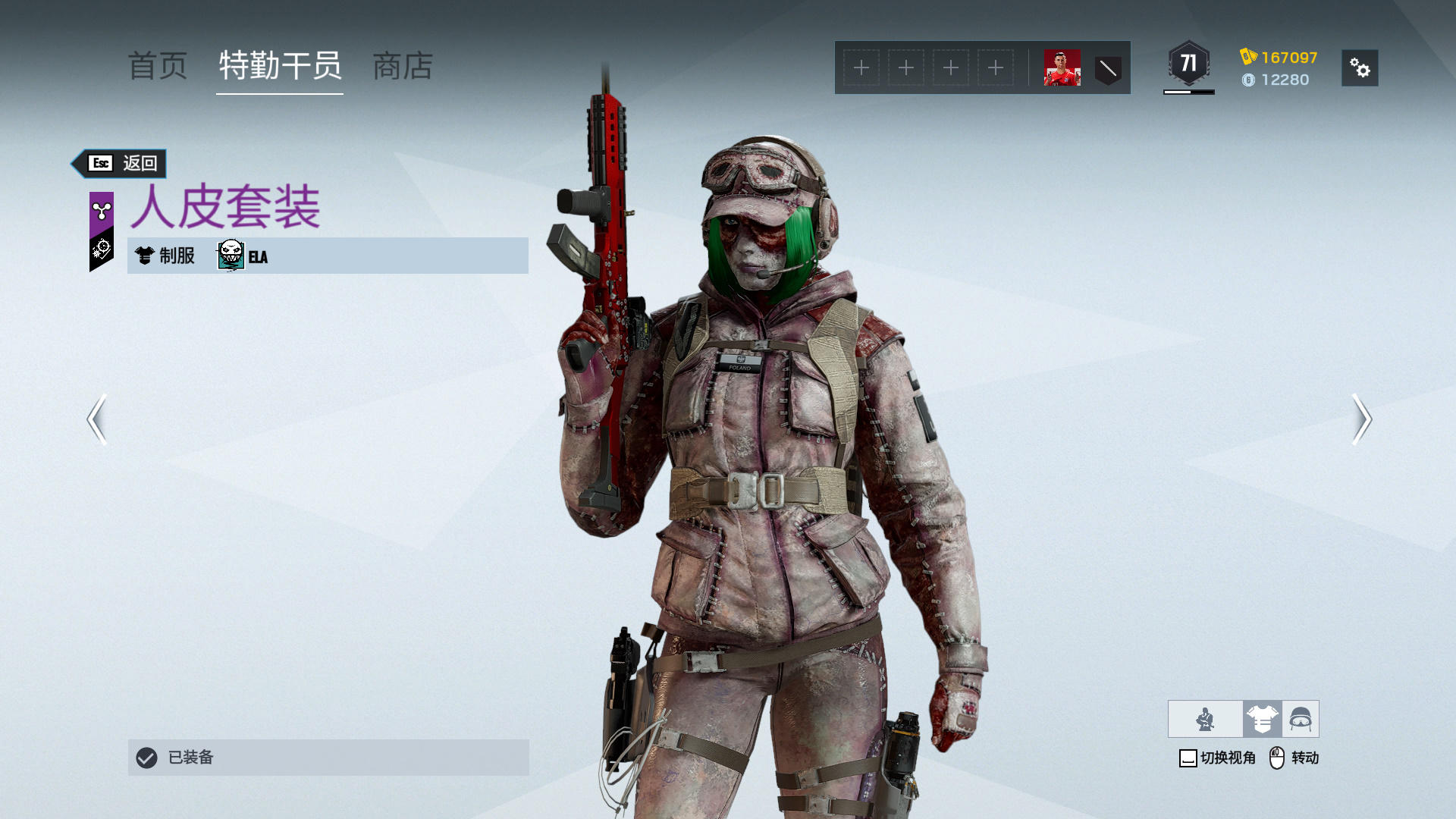Screen dimensions: 1456x819
Task: Select the 特勤干员 operators tab
Action: 280,67
